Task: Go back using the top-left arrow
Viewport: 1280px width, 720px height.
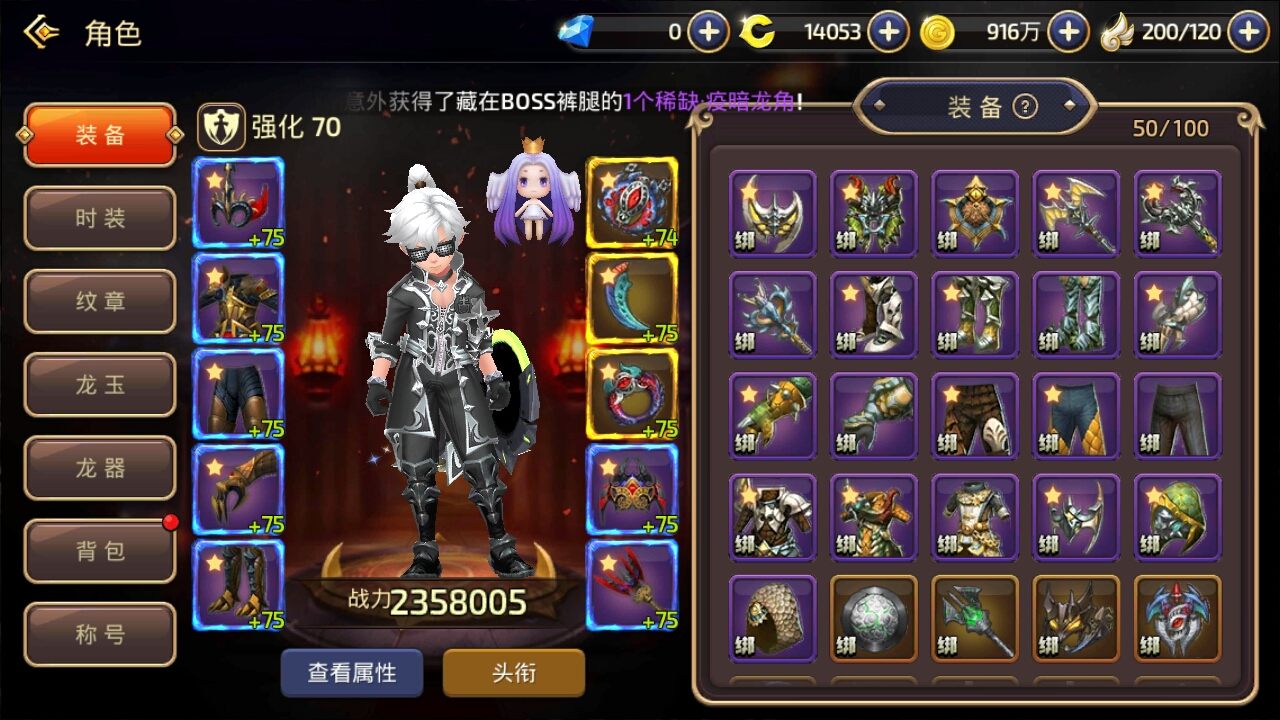Action: (41, 33)
